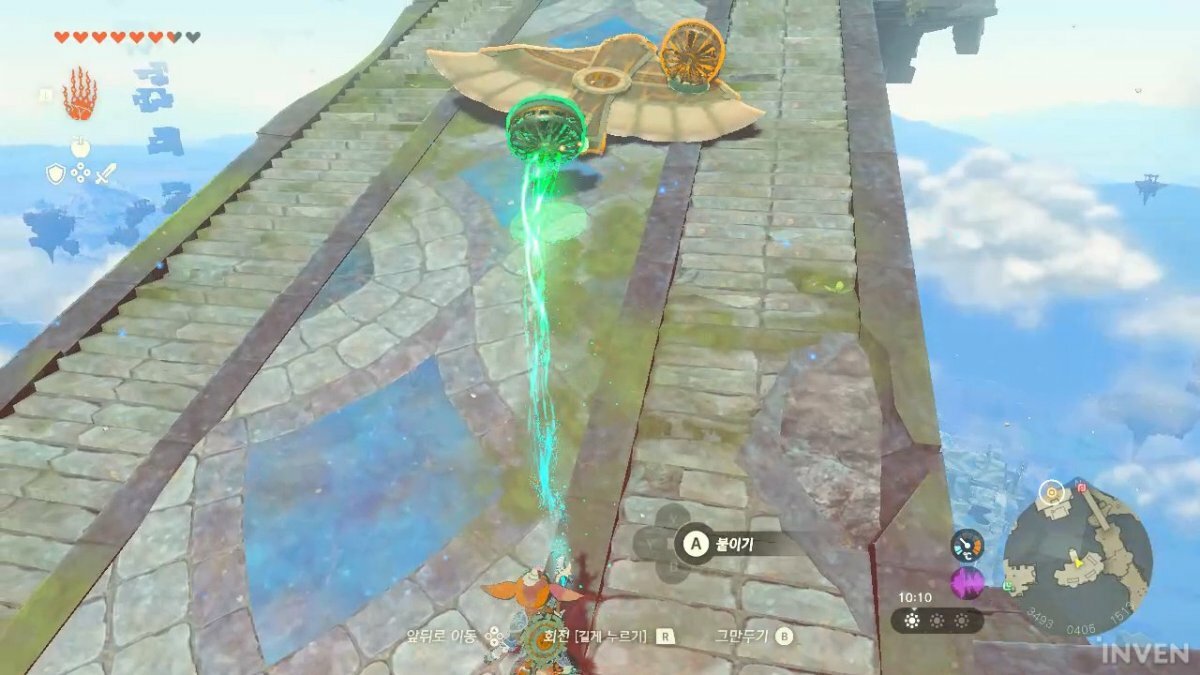Activate the purple sensor waveform icon
The height and width of the screenshot is (675, 1200).
coord(967,583)
